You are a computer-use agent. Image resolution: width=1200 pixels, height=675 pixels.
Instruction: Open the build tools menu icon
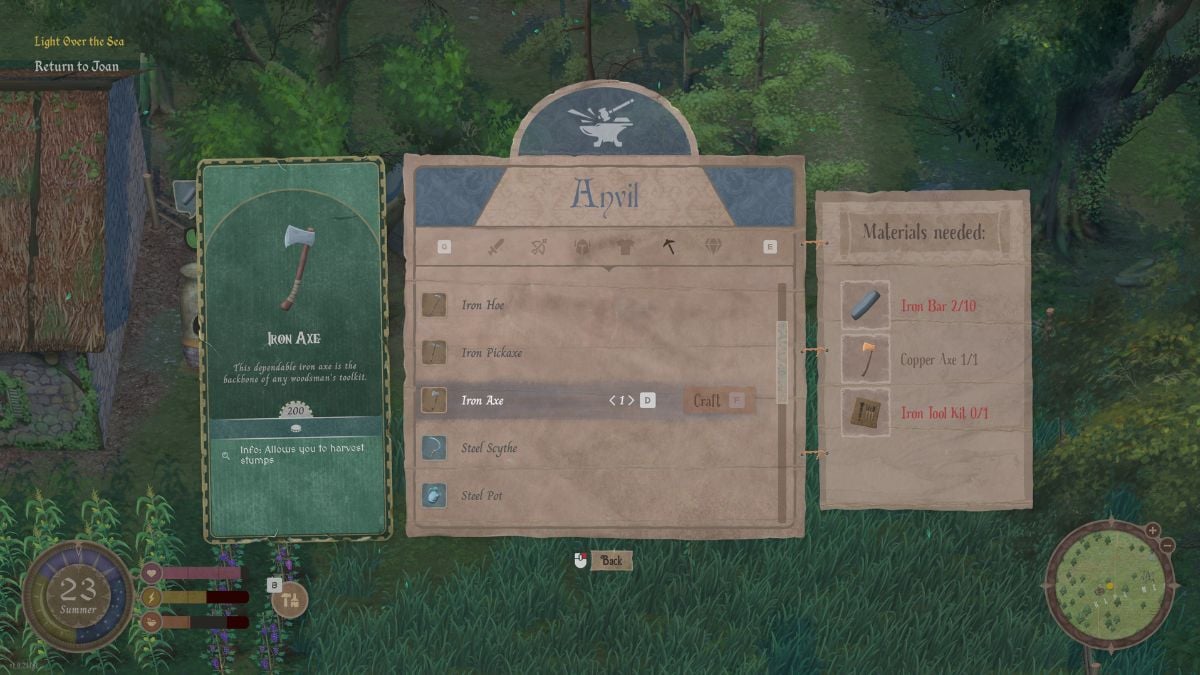[x=290, y=600]
